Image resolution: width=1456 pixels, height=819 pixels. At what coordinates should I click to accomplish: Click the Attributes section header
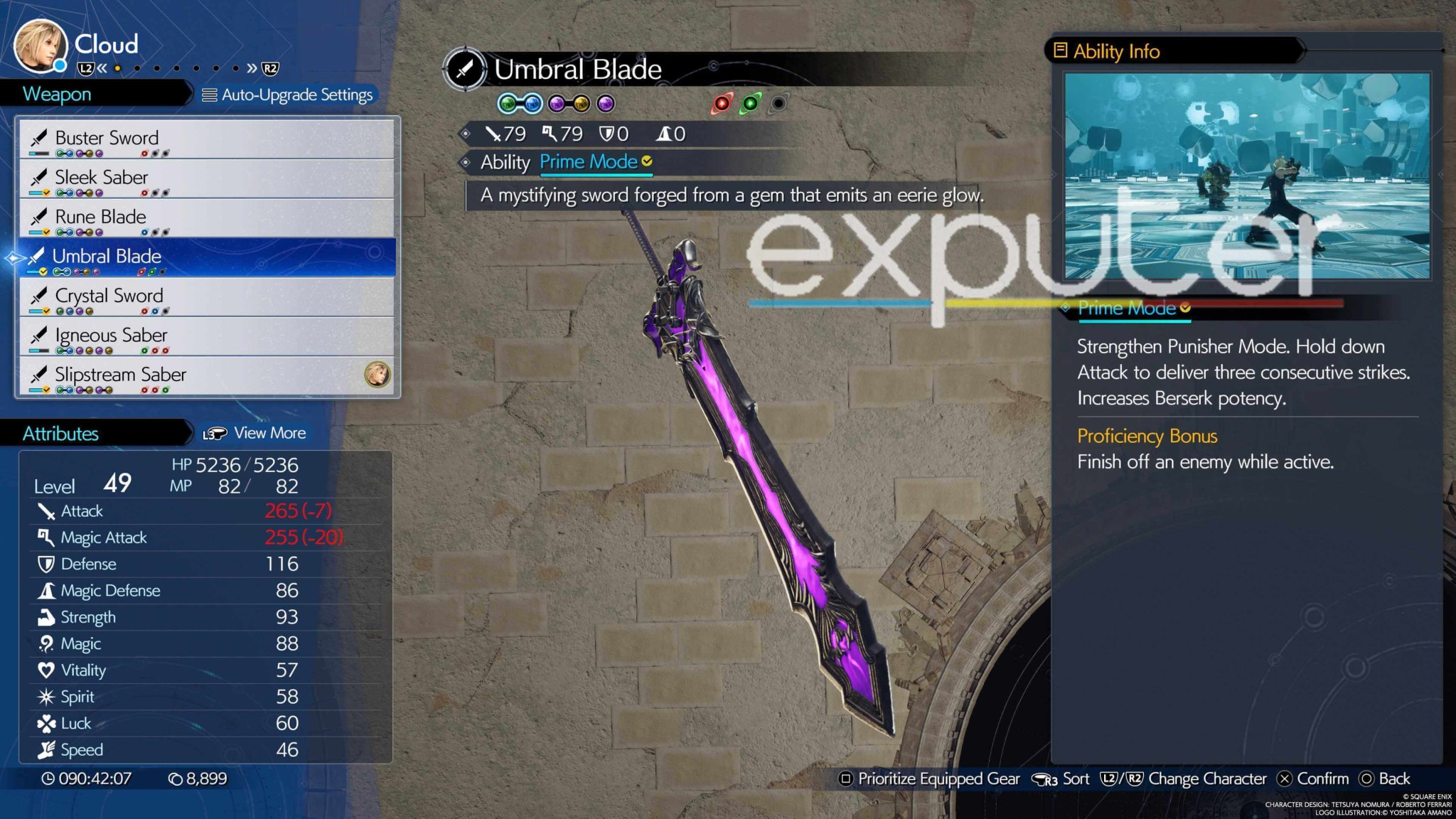[x=60, y=434]
